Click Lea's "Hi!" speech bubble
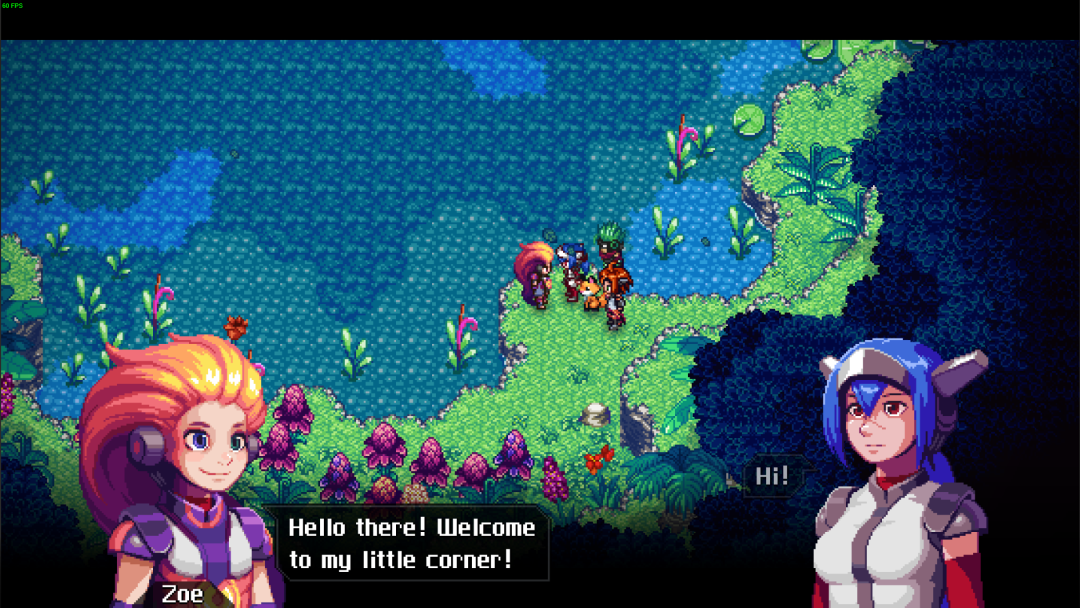This screenshot has height=608, width=1080. point(772,476)
